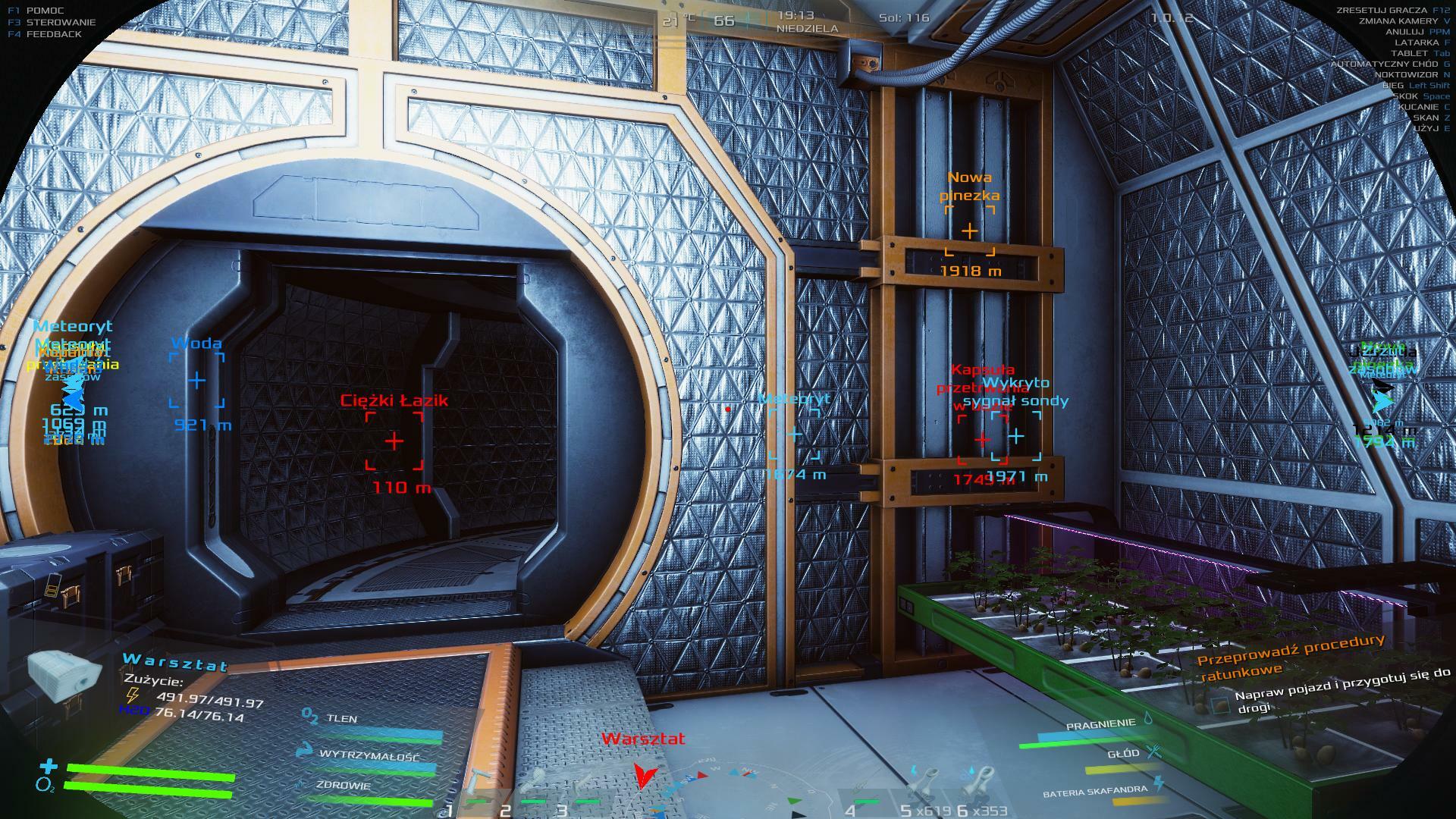Select the Woda waypoint marker
The width and height of the screenshot is (1456, 819).
tap(196, 380)
